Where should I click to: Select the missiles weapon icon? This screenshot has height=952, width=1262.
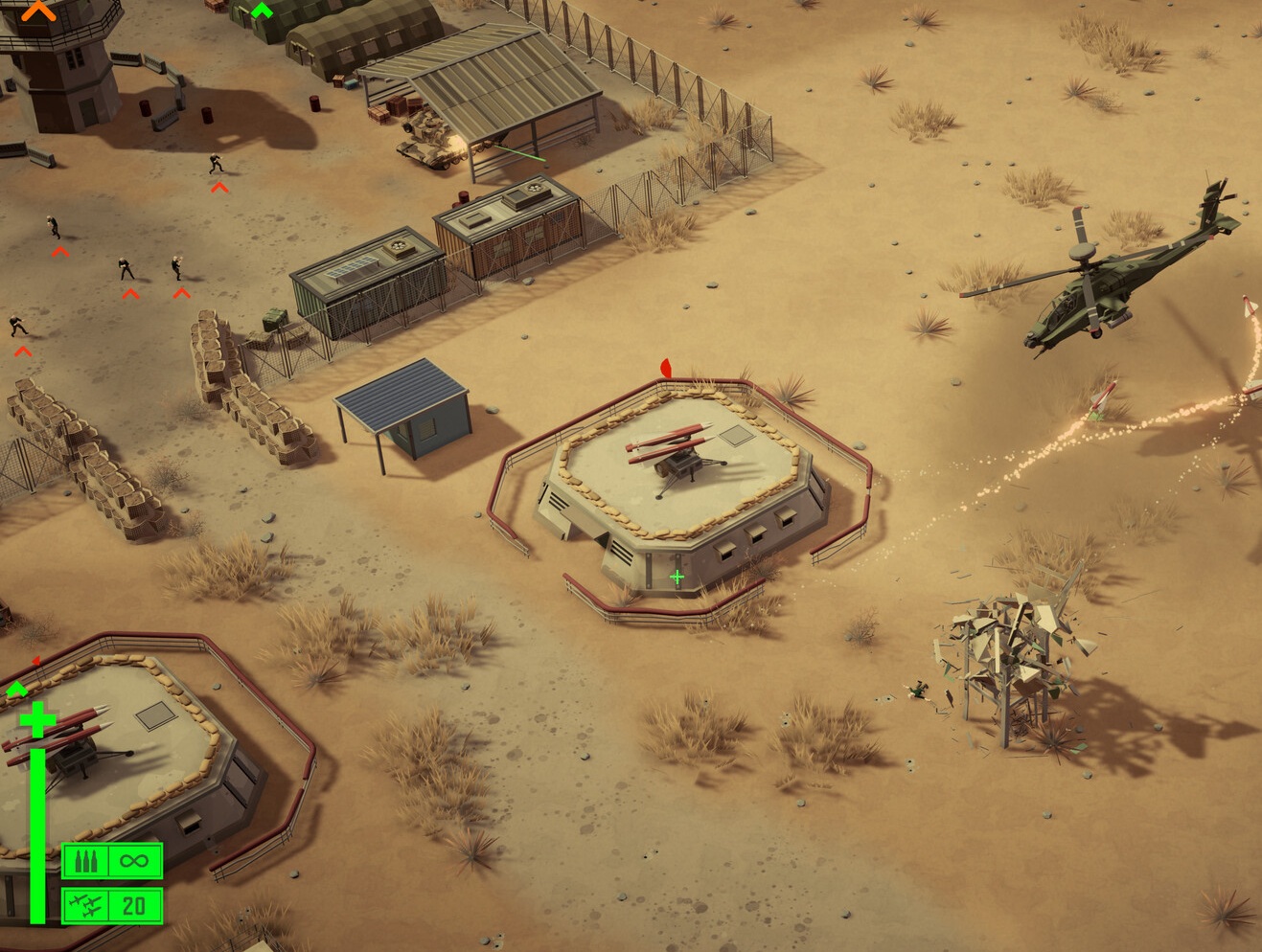tap(86, 905)
